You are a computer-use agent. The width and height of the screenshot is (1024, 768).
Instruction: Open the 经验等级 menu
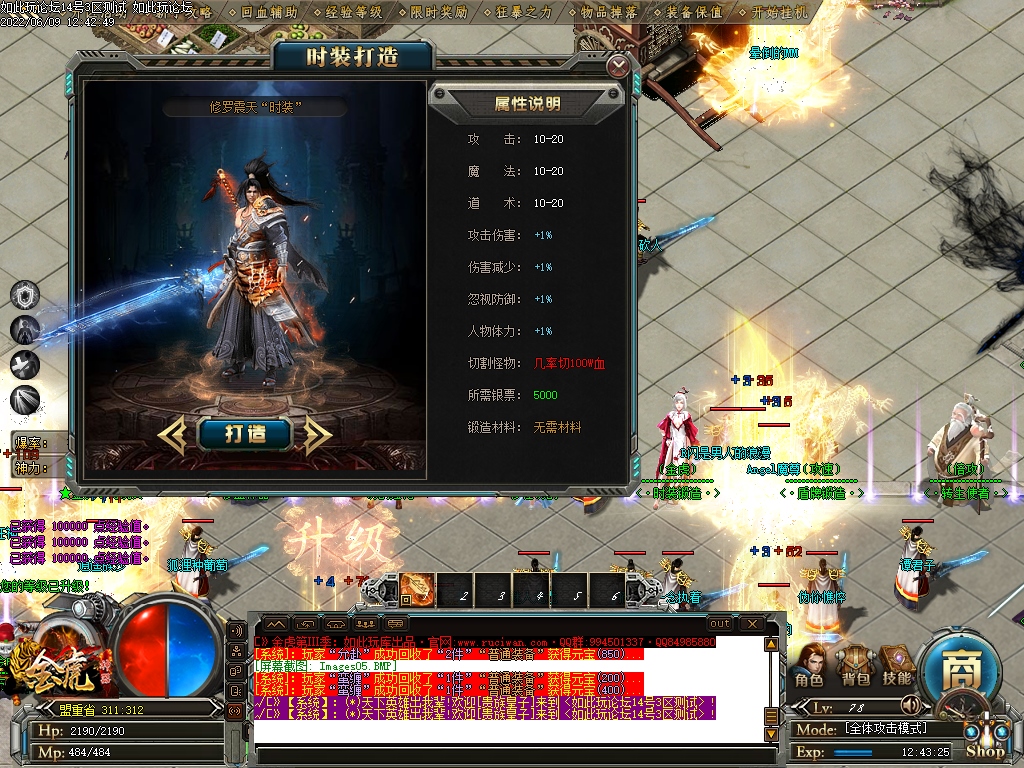[354, 12]
